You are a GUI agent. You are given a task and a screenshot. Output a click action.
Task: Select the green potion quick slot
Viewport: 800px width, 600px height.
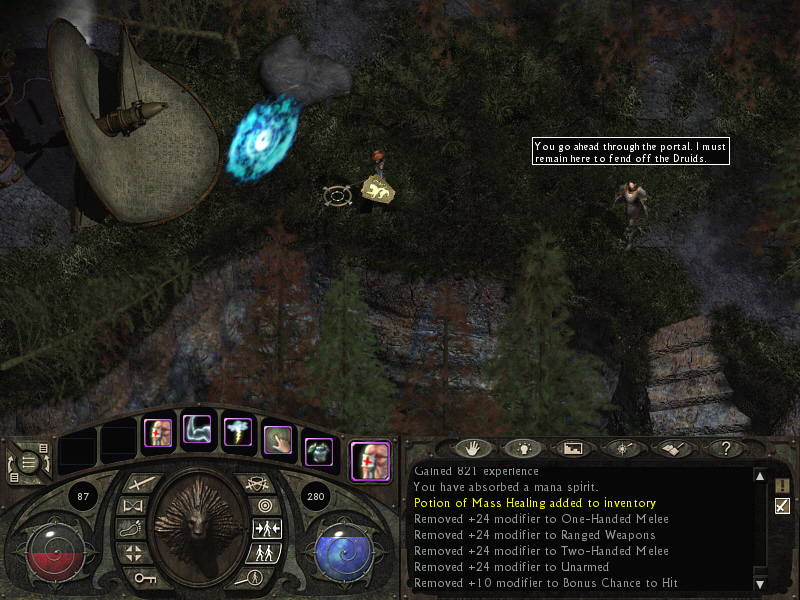tap(318, 452)
